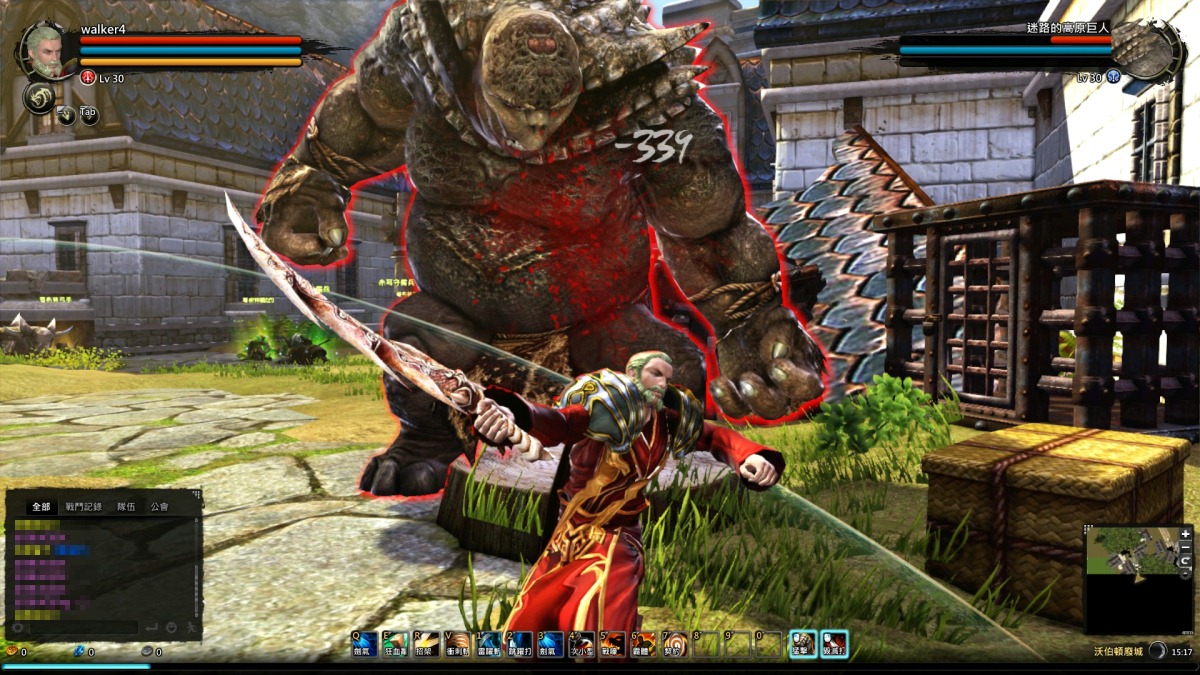Zoom out the minimap with minus button
Viewport: 1200px width, 675px height.
[1186, 548]
